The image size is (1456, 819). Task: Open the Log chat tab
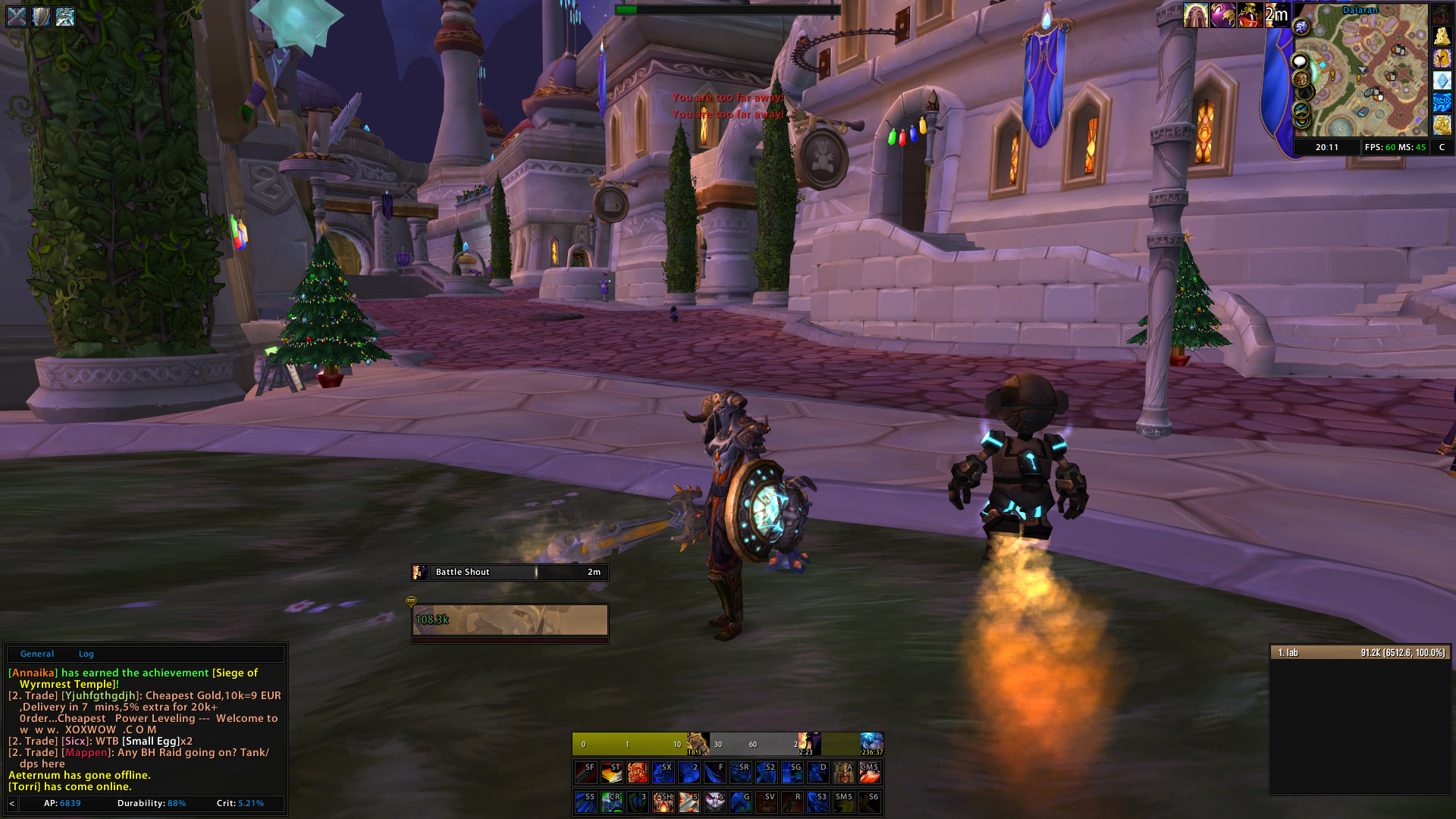click(x=86, y=654)
